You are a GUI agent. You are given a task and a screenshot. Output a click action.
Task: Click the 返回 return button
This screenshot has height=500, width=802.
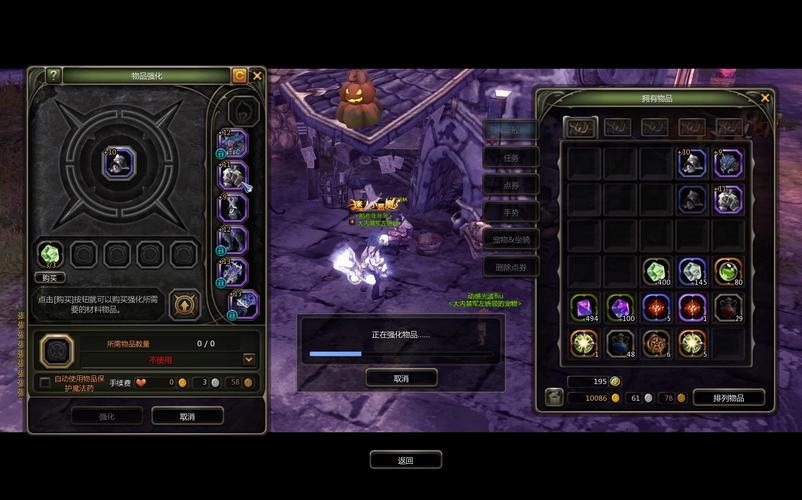(x=405, y=460)
